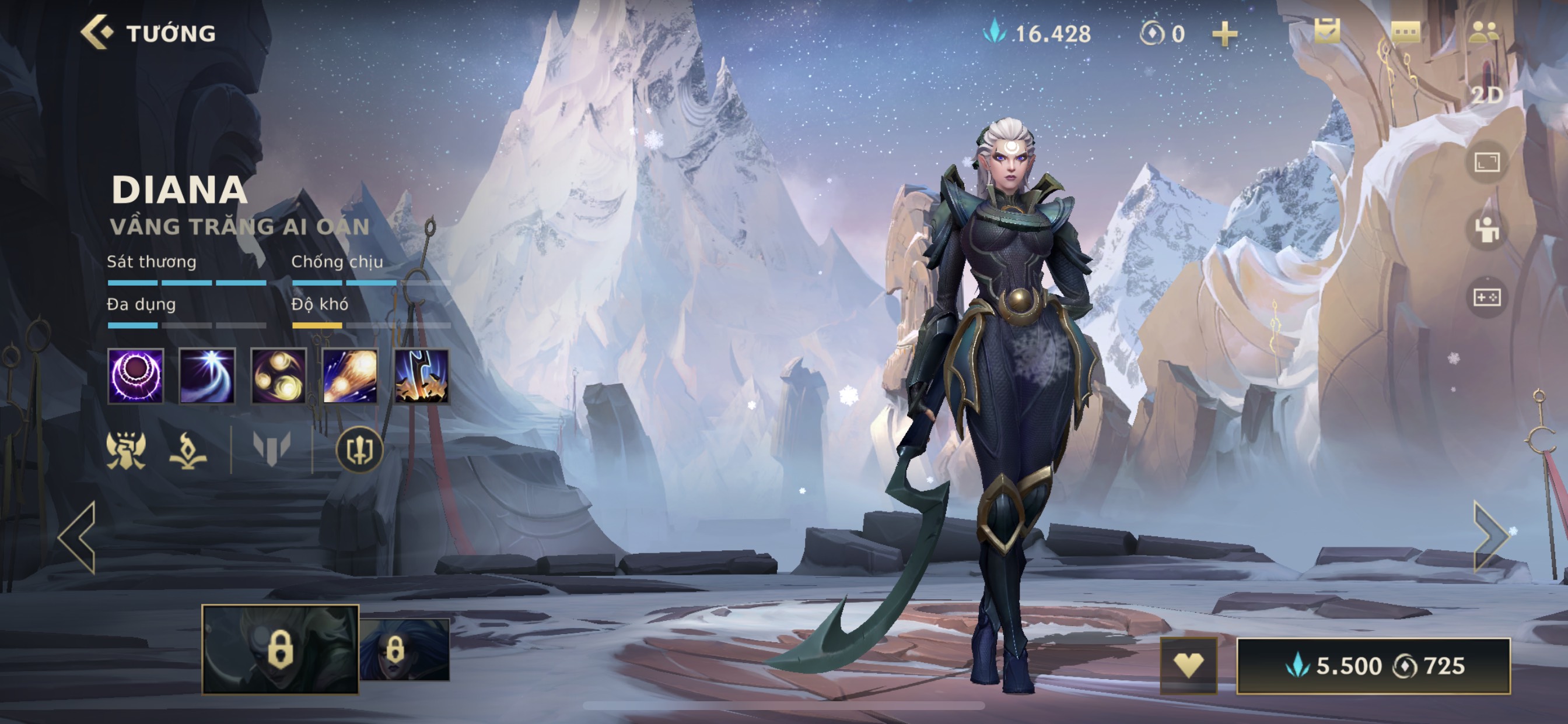Screen dimensions: 1568x724
Task: Add more Wild Cores with the plus button
Action: 1224,34
